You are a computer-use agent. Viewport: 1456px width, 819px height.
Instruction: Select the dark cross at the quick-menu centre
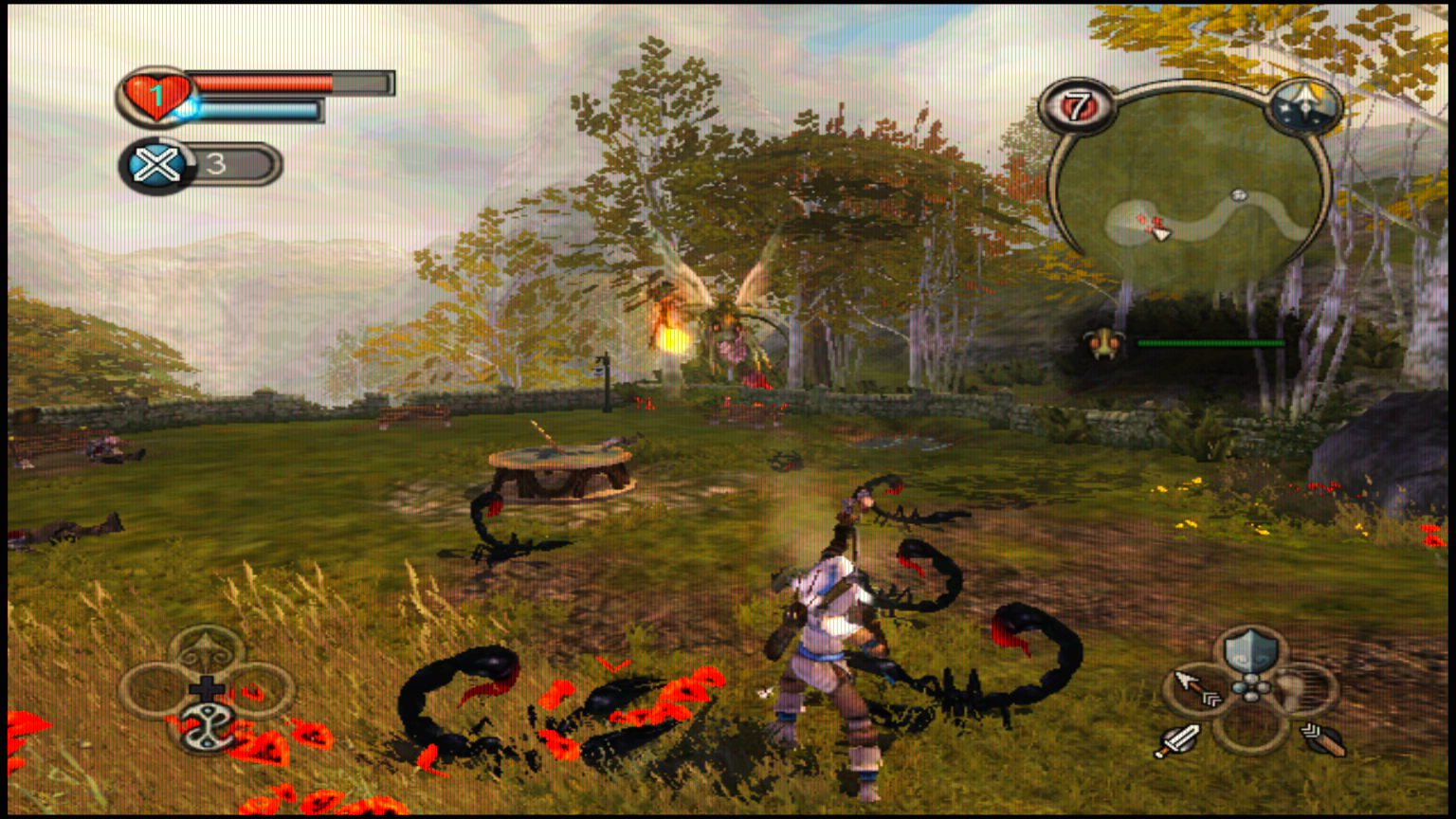click(x=207, y=688)
